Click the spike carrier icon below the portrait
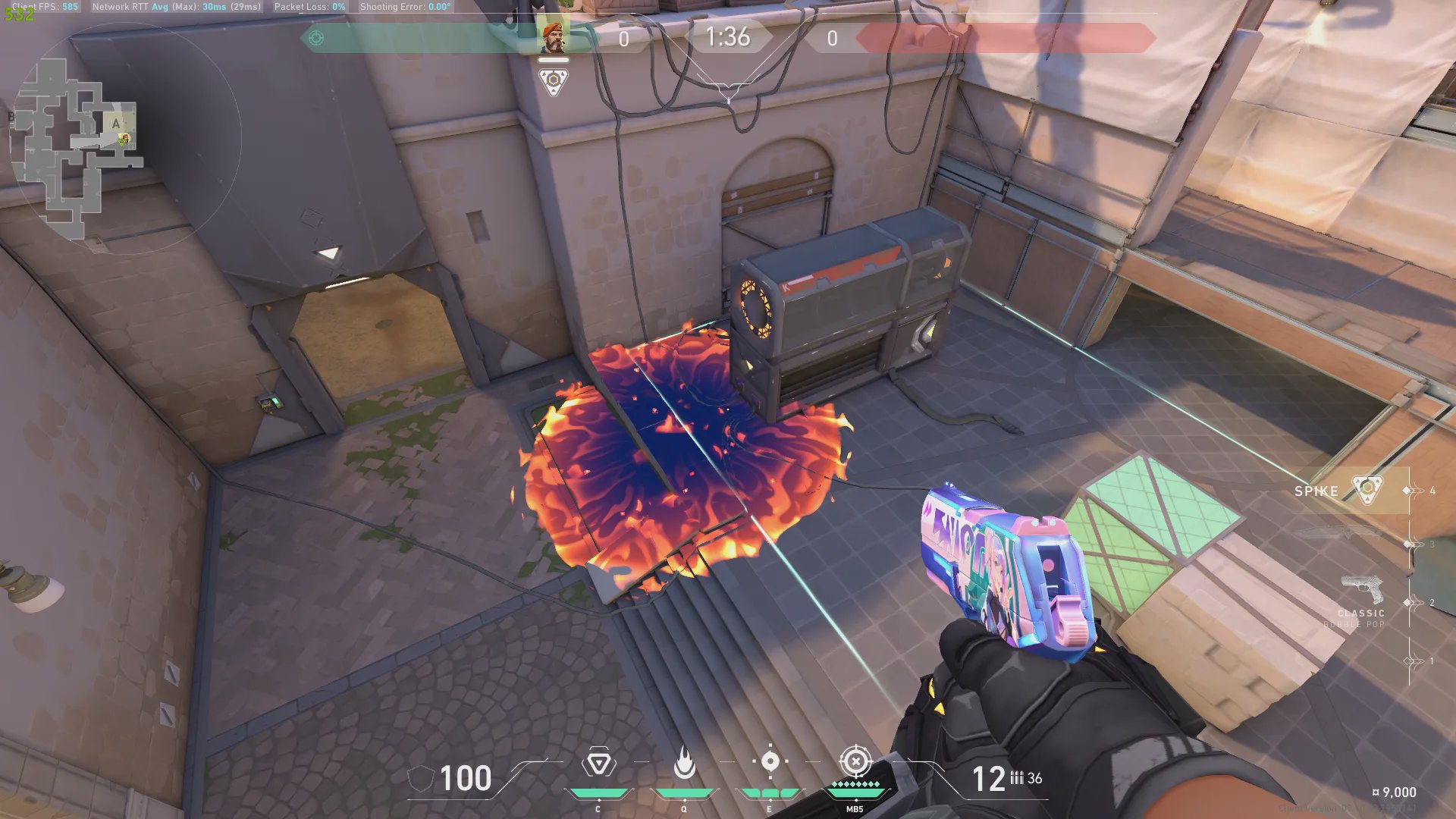This screenshot has height=819, width=1456. pyautogui.click(x=553, y=81)
